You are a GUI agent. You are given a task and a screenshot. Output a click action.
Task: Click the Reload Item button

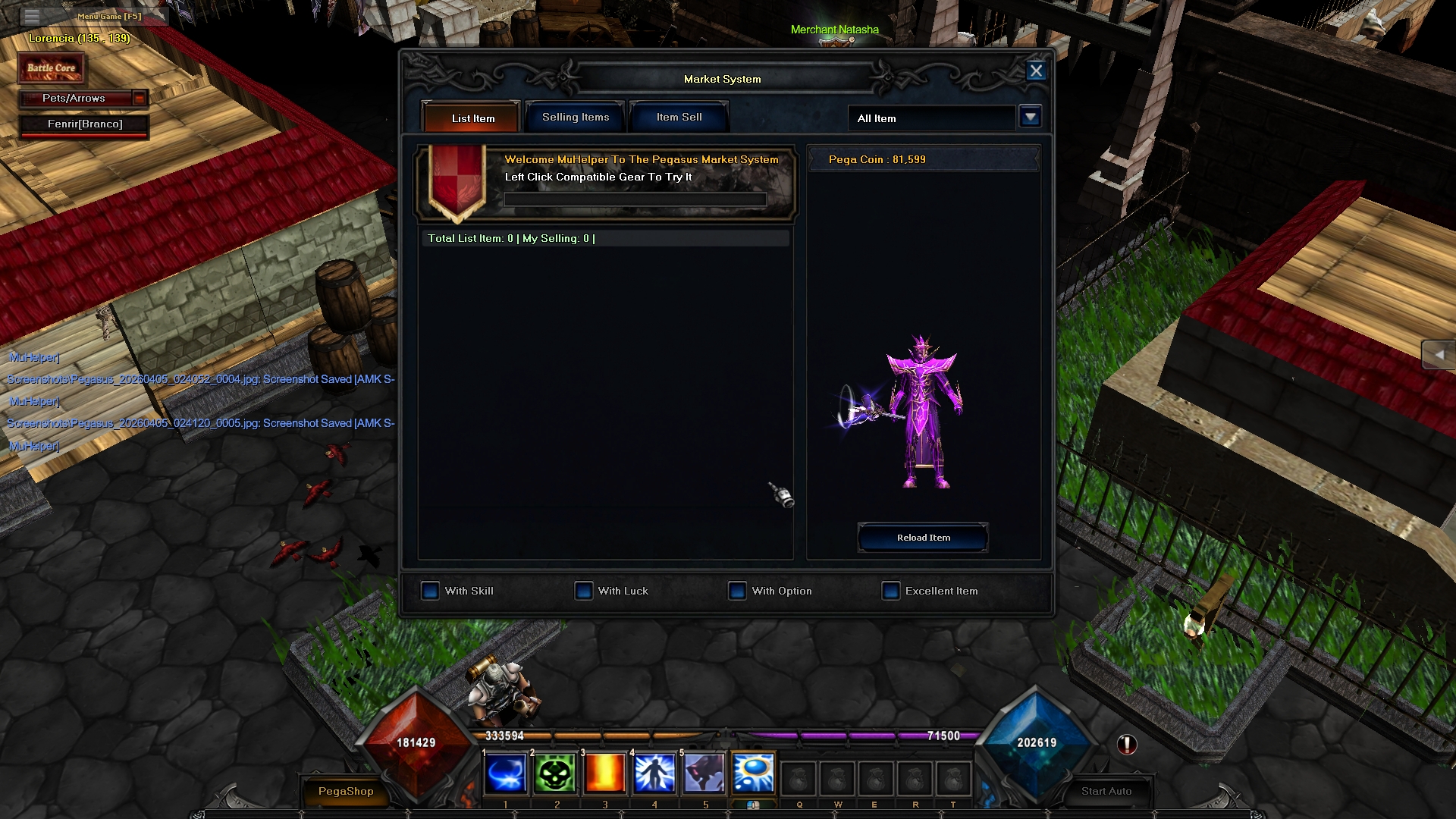(x=923, y=538)
